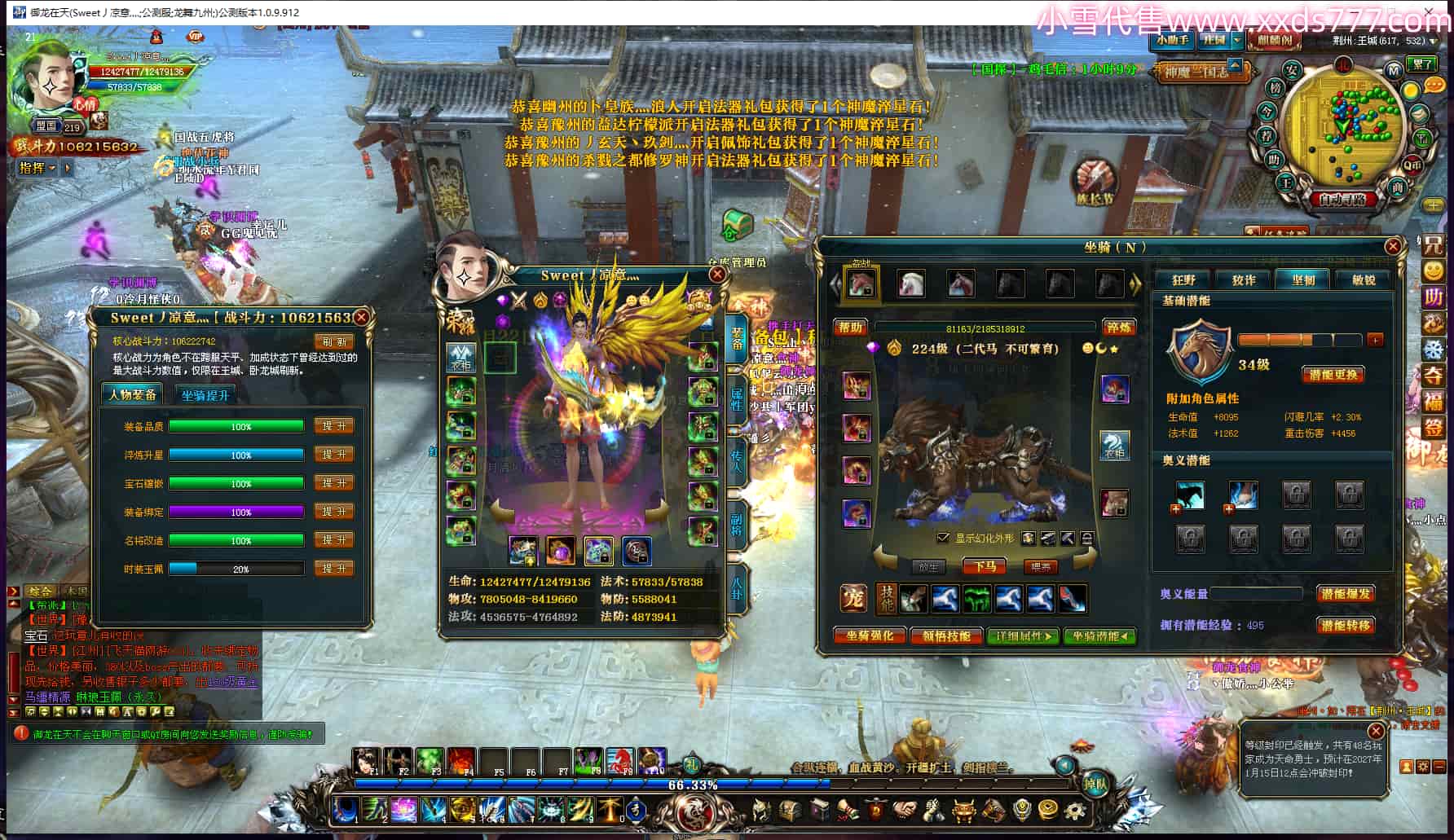Click 刷新 to refresh core combat power
1454x840 pixels.
(333, 341)
